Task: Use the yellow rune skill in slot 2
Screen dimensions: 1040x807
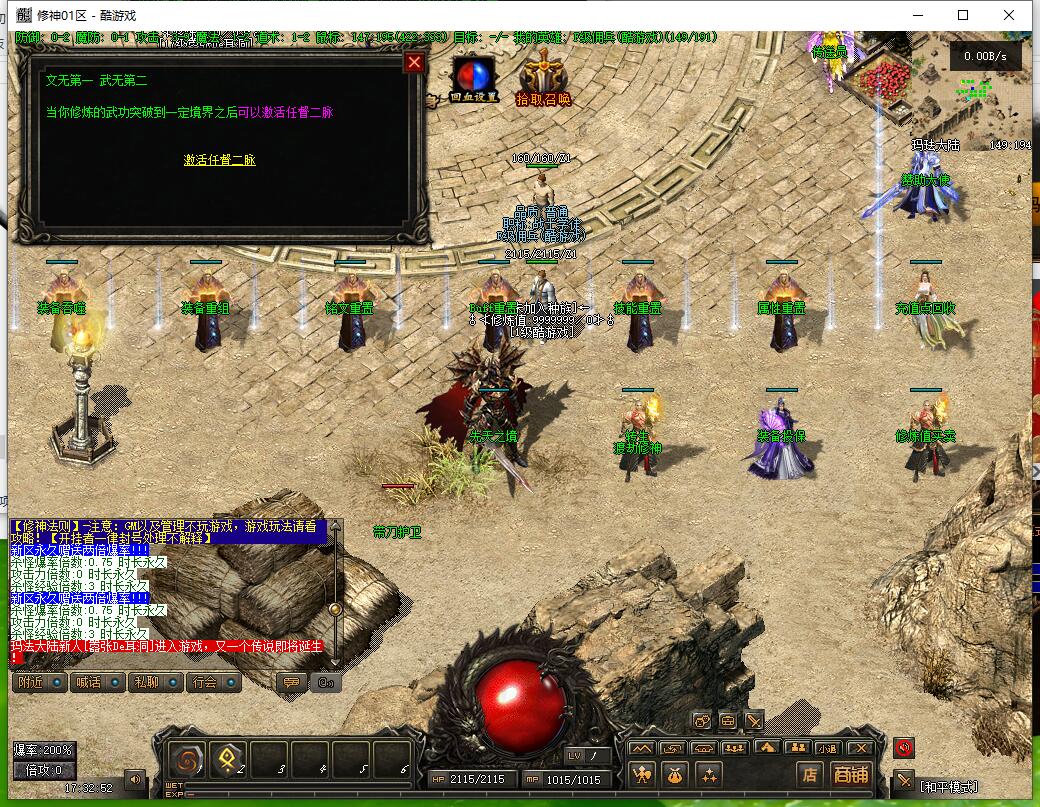Action: click(x=229, y=759)
